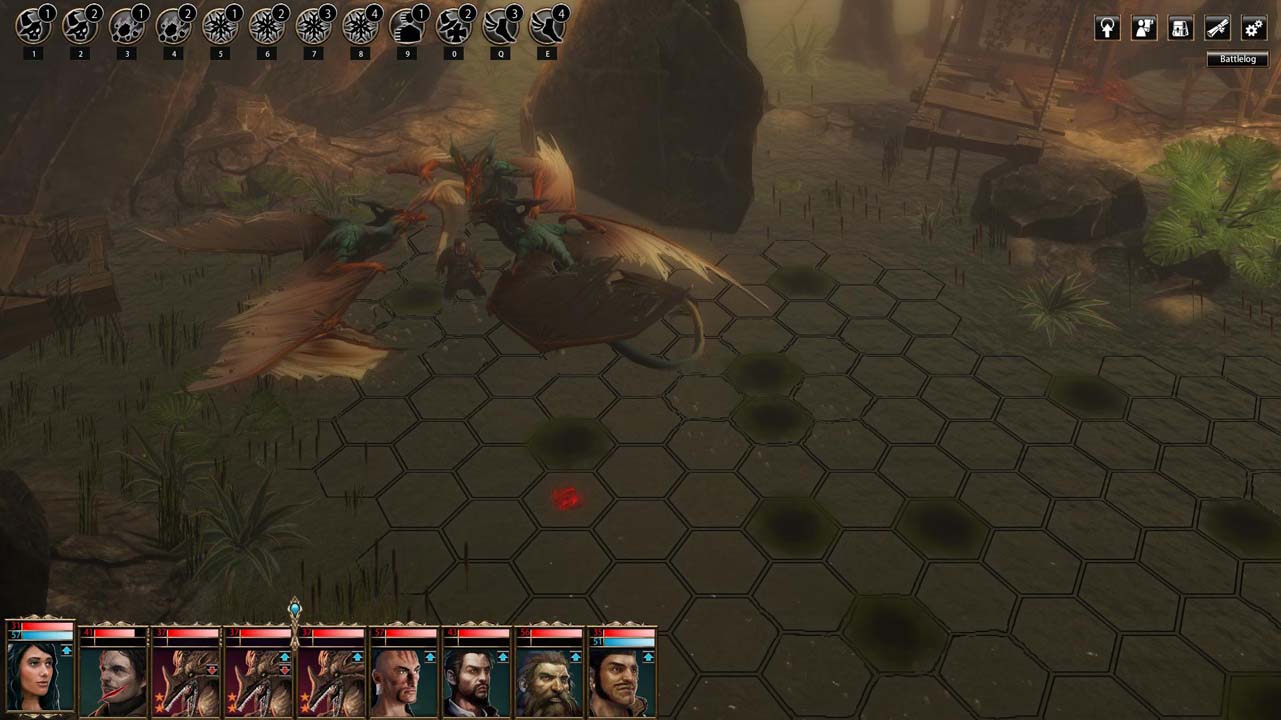
Task: Use the winged boot ability on E
Action: [x=547, y=26]
